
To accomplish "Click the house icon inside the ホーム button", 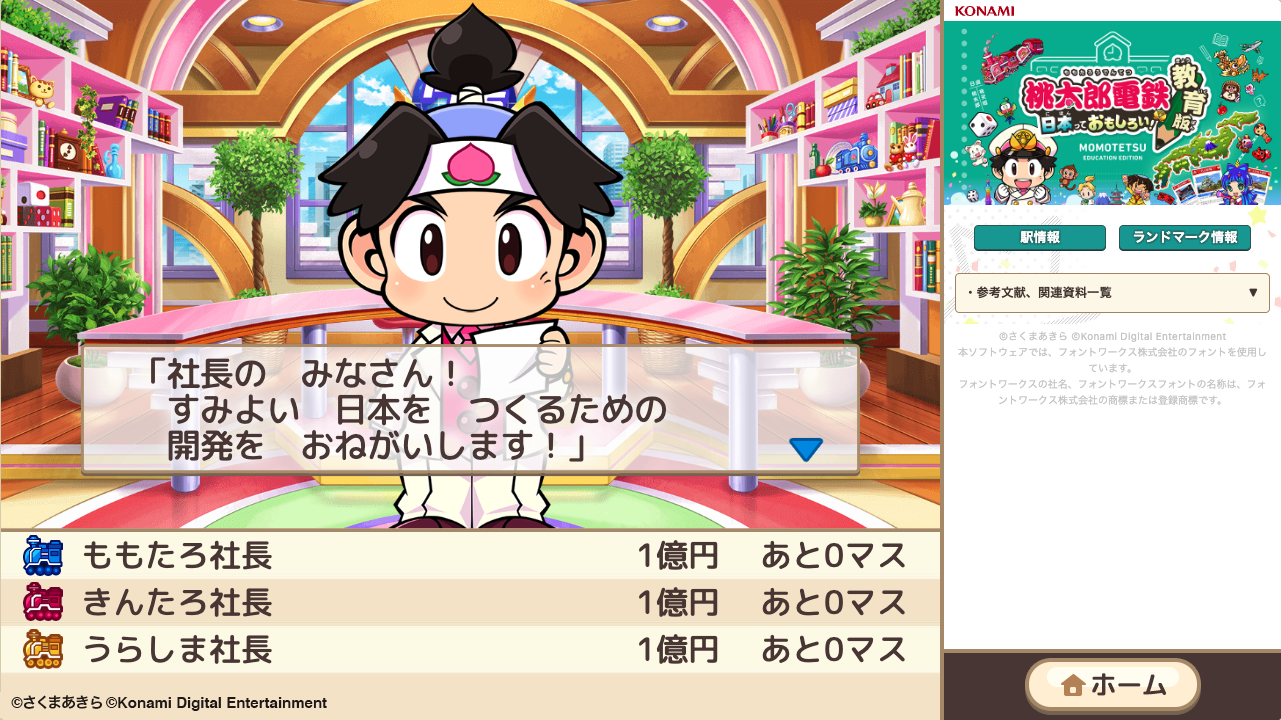I will [x=1074, y=686].
